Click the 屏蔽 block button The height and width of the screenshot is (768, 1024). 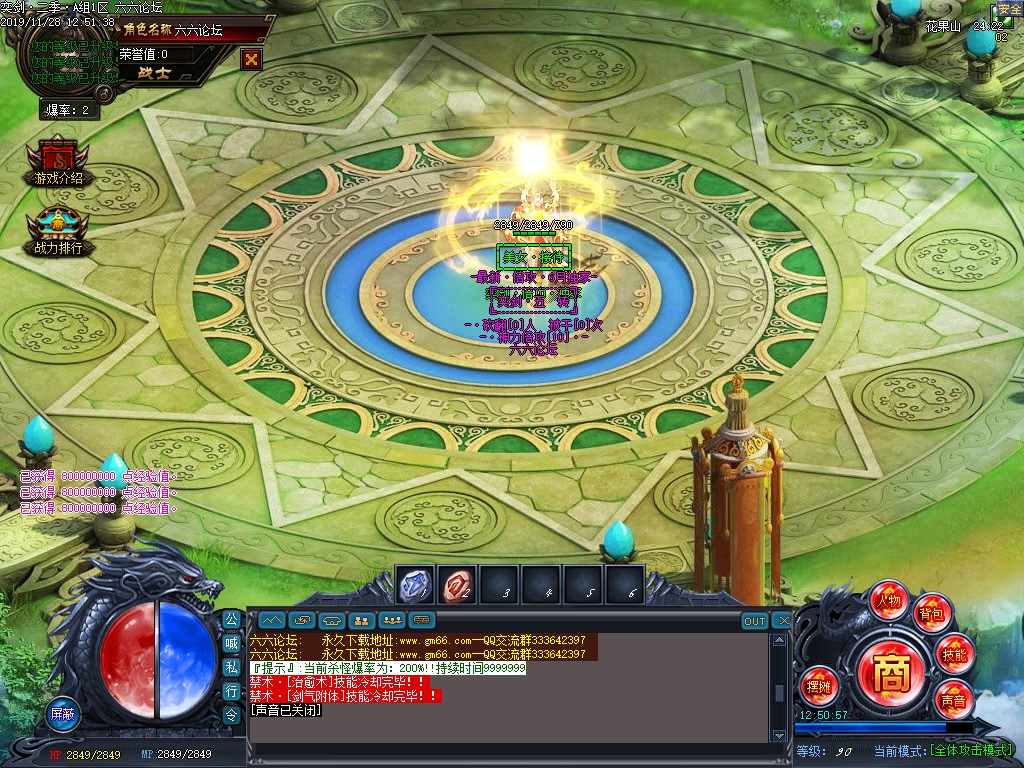[63, 713]
